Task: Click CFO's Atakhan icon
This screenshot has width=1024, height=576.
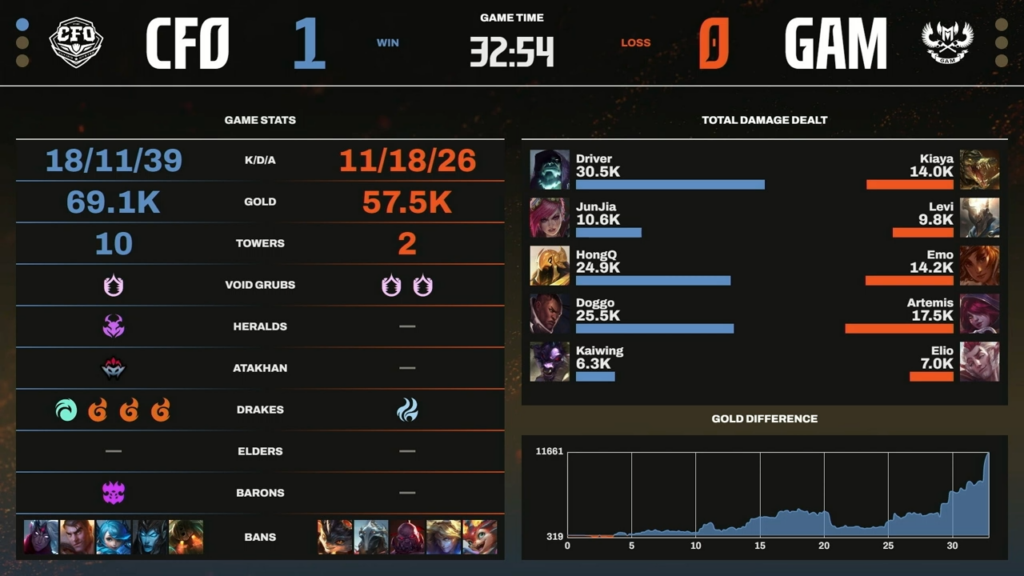Action: (x=113, y=368)
